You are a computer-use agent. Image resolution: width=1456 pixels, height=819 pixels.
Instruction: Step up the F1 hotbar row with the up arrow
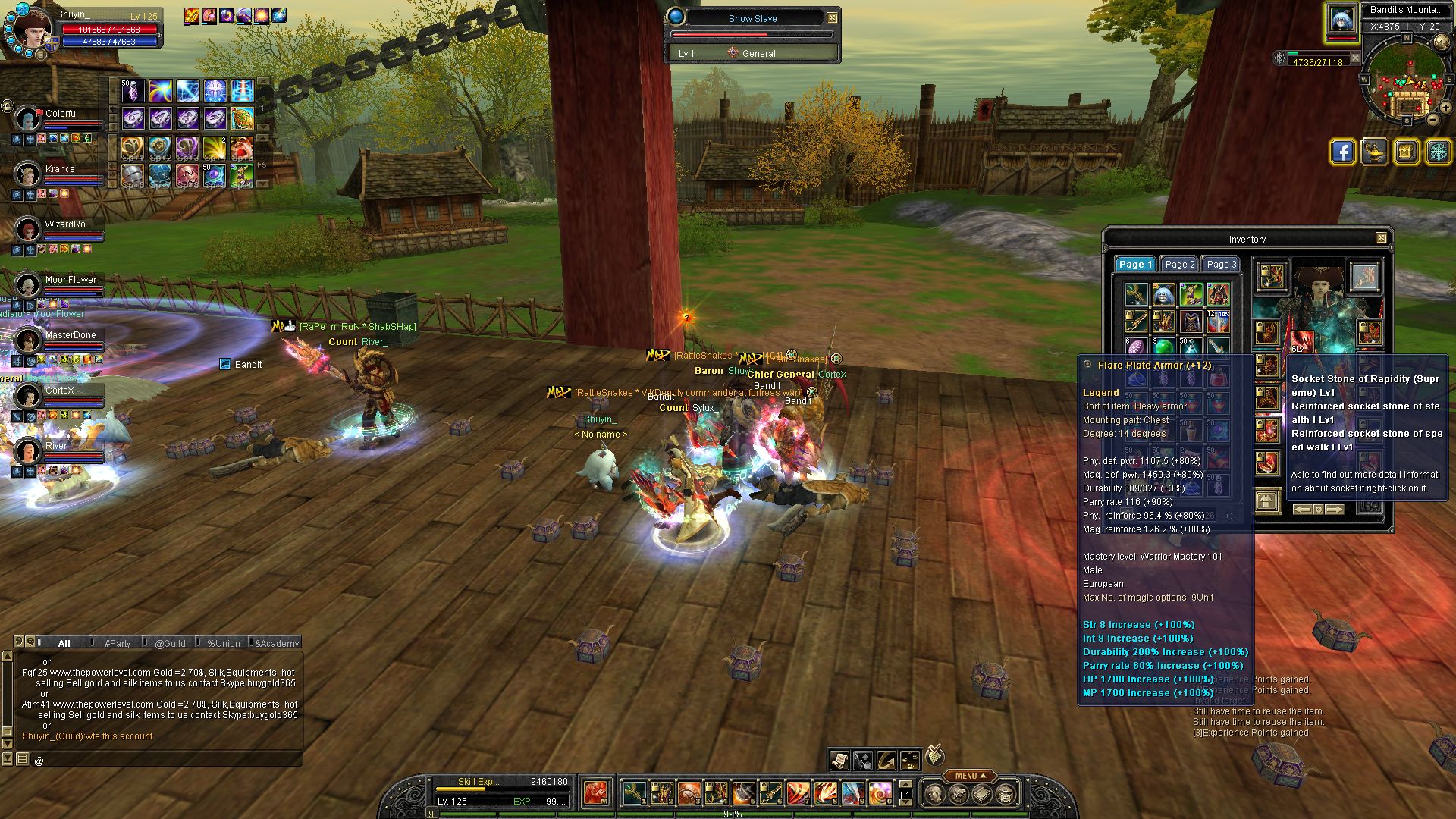pos(905,784)
